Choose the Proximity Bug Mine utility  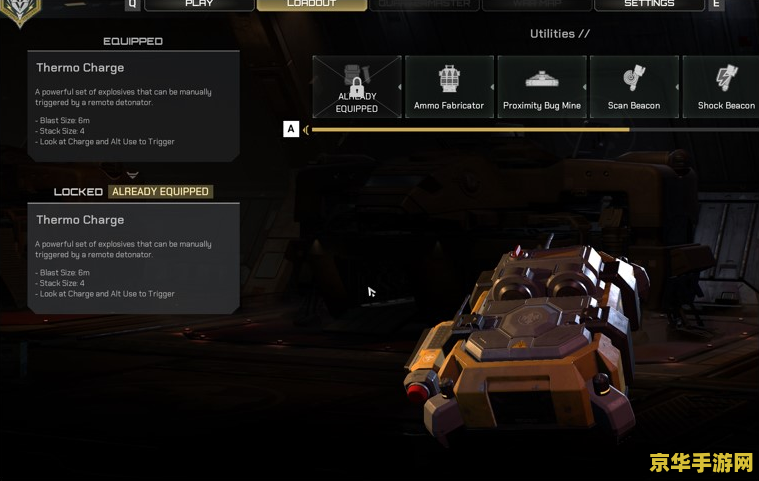(541, 87)
